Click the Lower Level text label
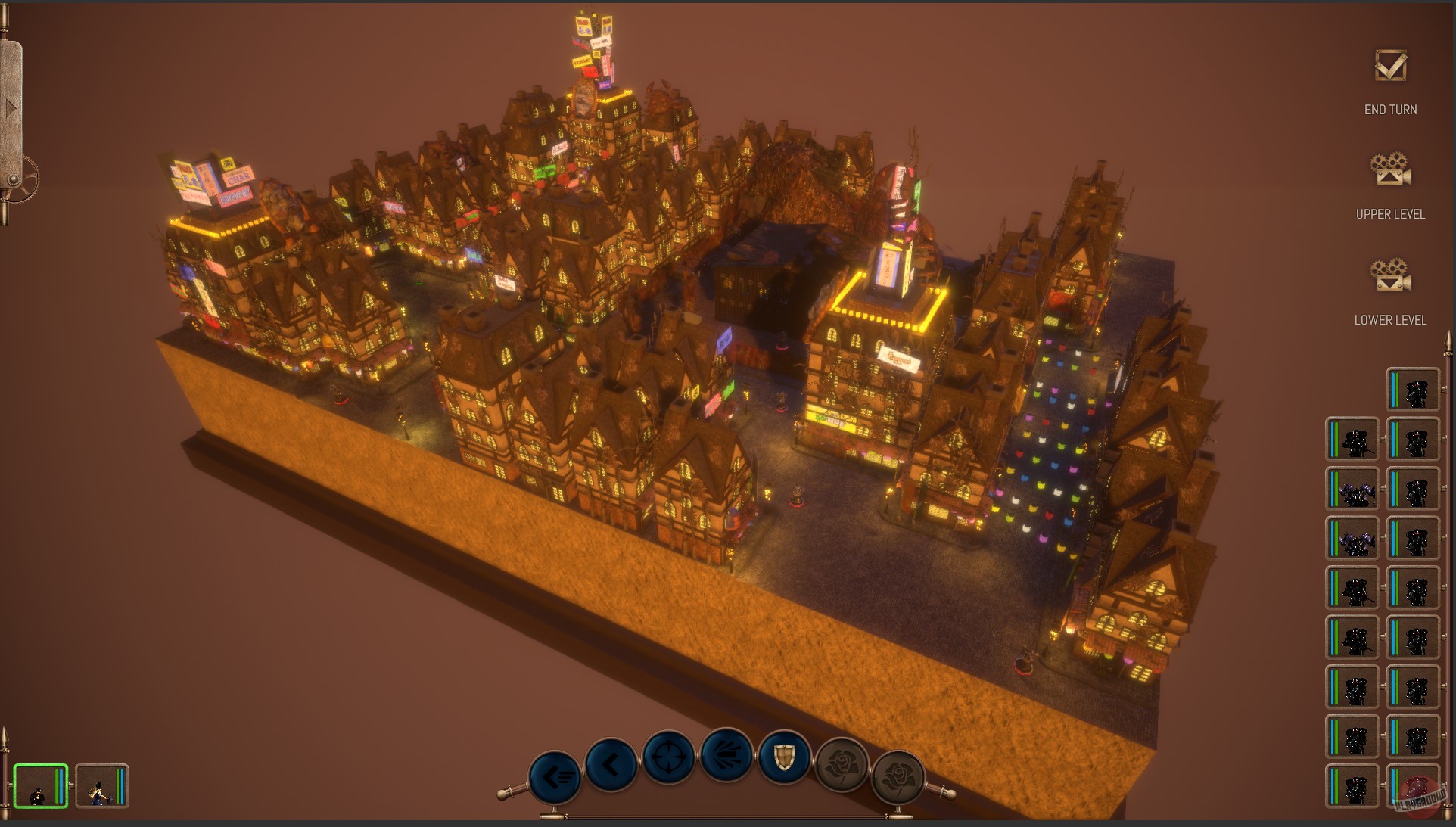This screenshot has height=827, width=1456. pos(1390,320)
